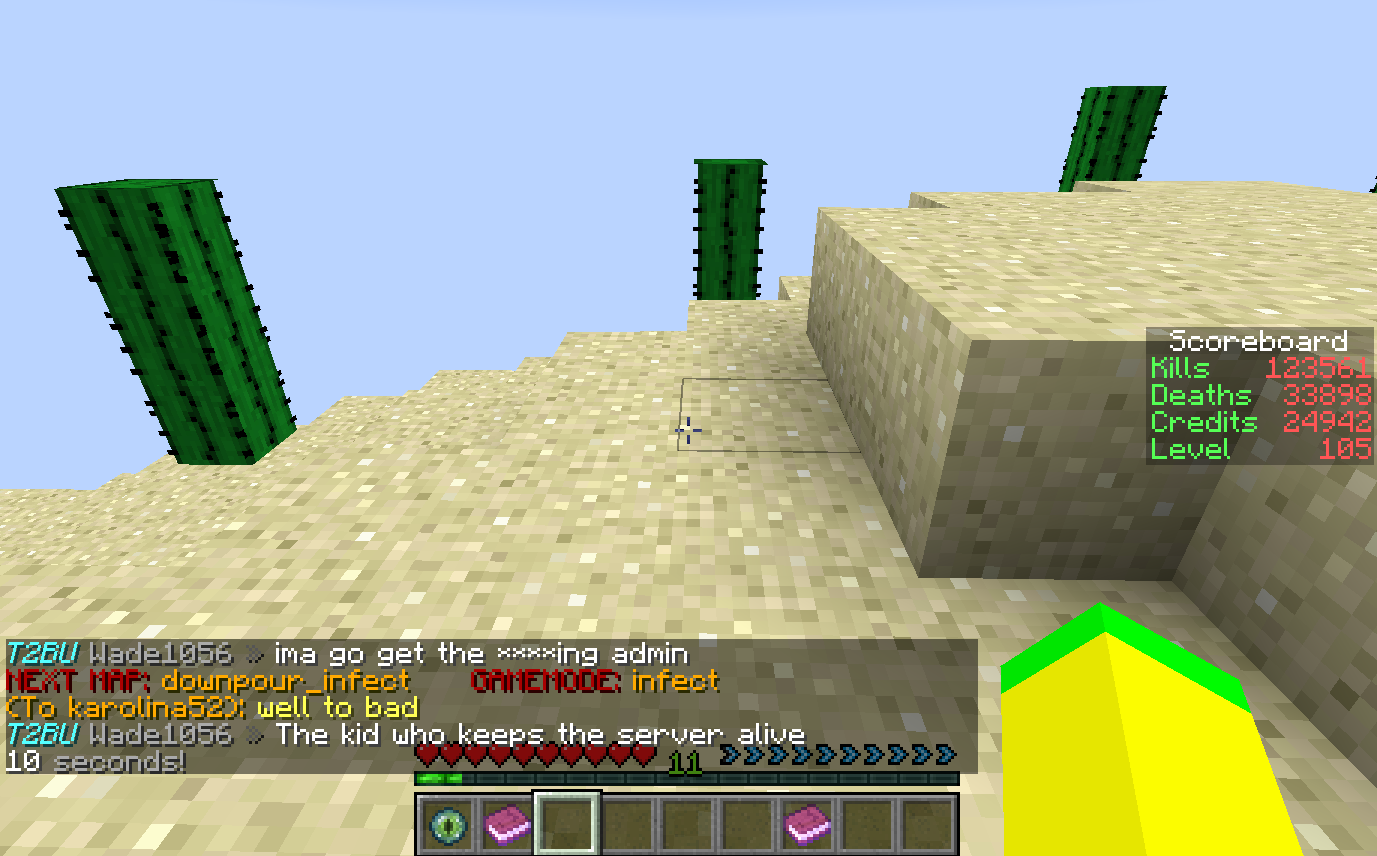Choose the highlighted empty hotbar slot
The image size is (1377, 856).
click(567, 825)
